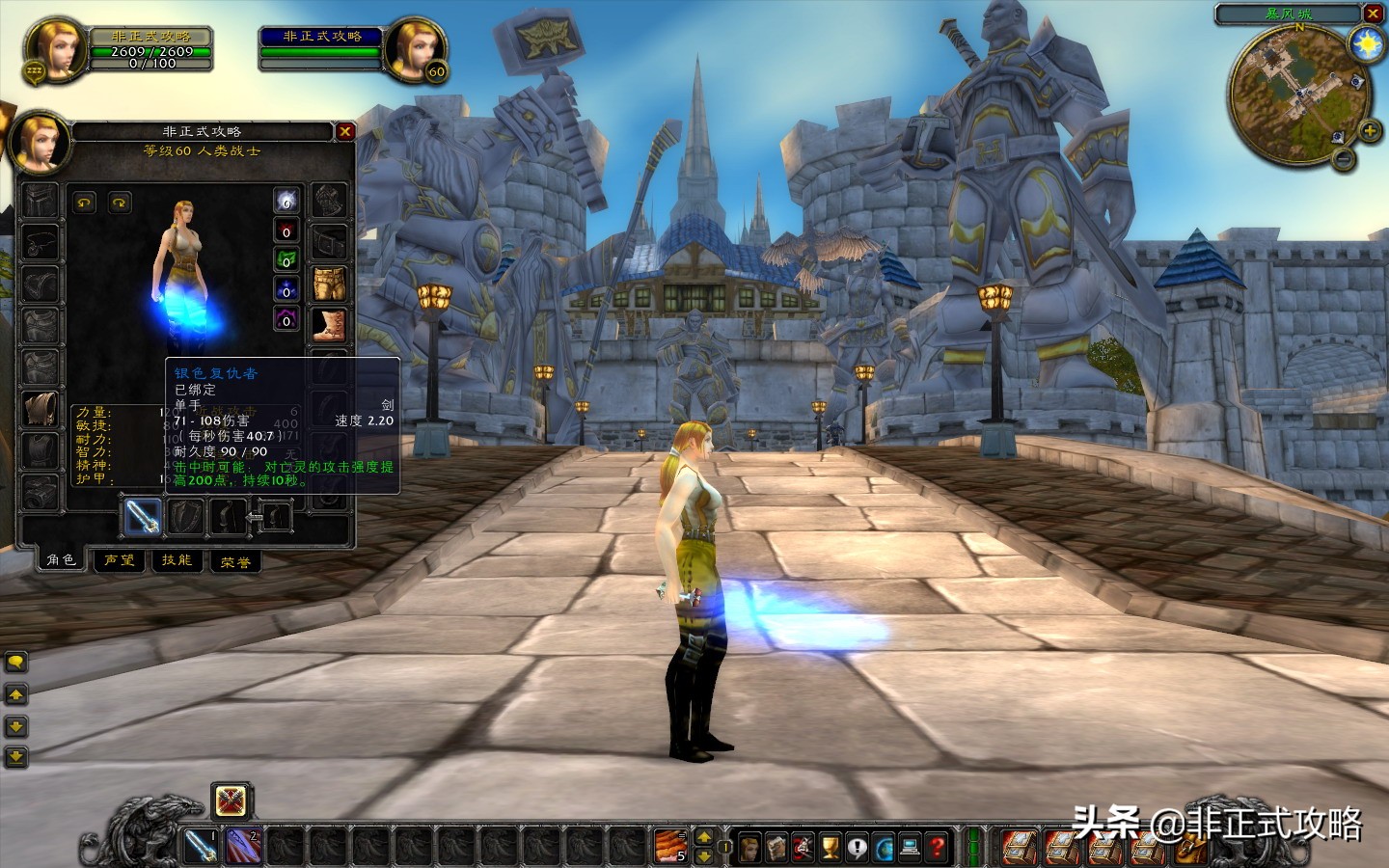The height and width of the screenshot is (868, 1389).
Task: Select the equipped leather pants slot
Action: coord(330,285)
